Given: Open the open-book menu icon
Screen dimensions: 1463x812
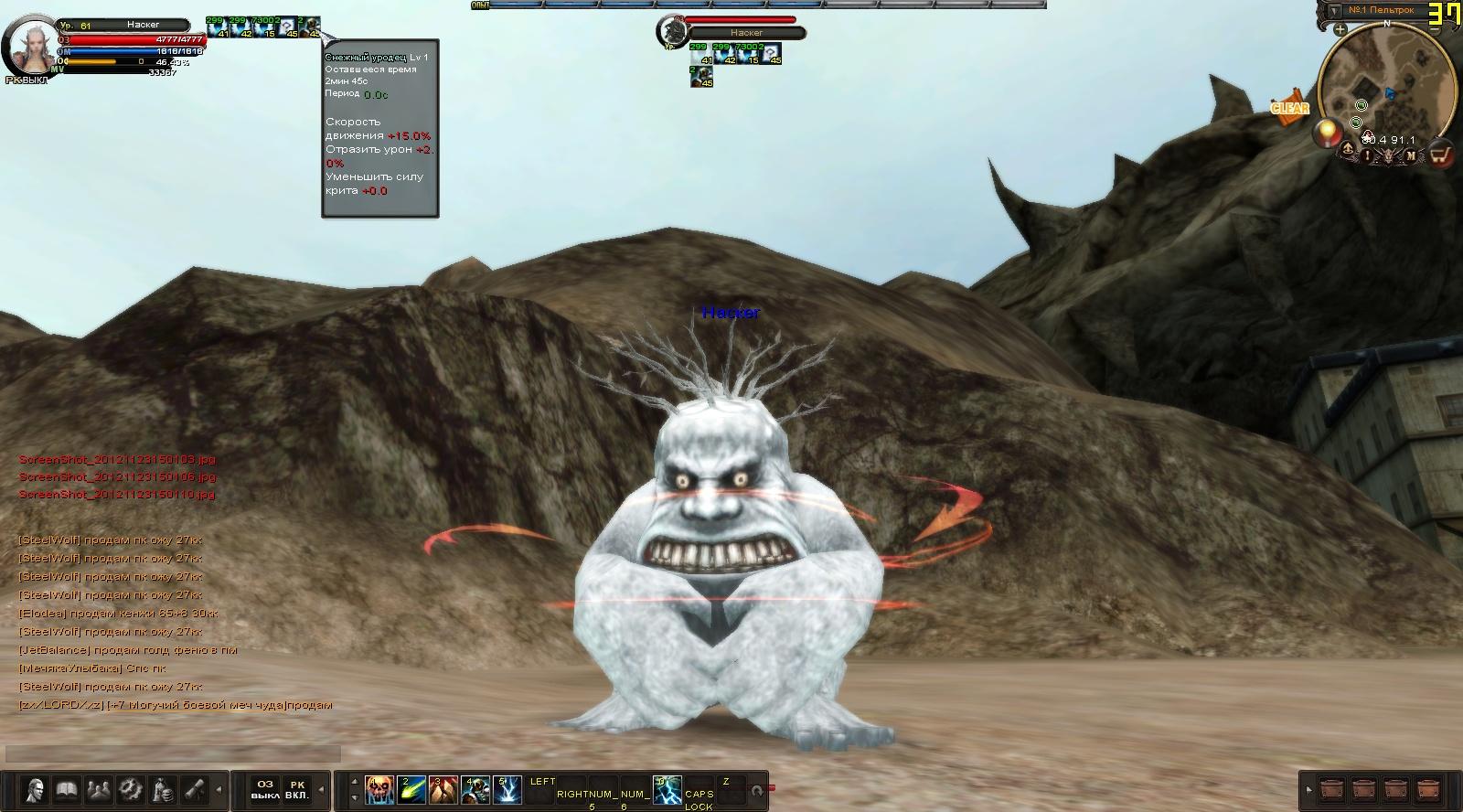Looking at the screenshot, I should coord(67,789).
